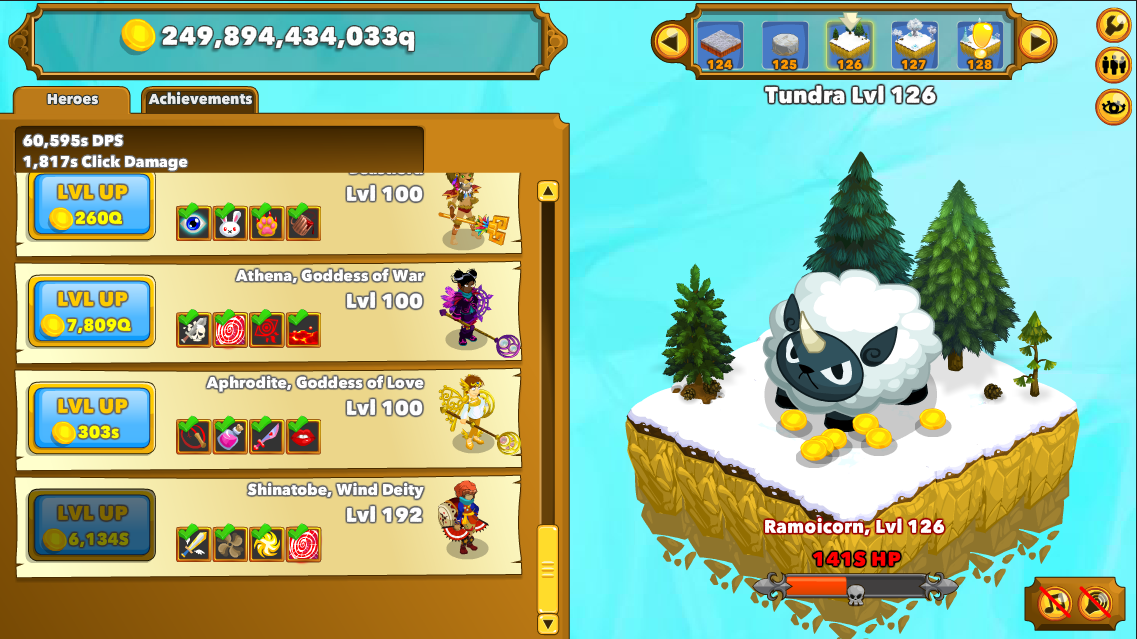This screenshot has width=1137, height=639.
Task: Click the three-people silhouette icon
Action: click(1113, 65)
